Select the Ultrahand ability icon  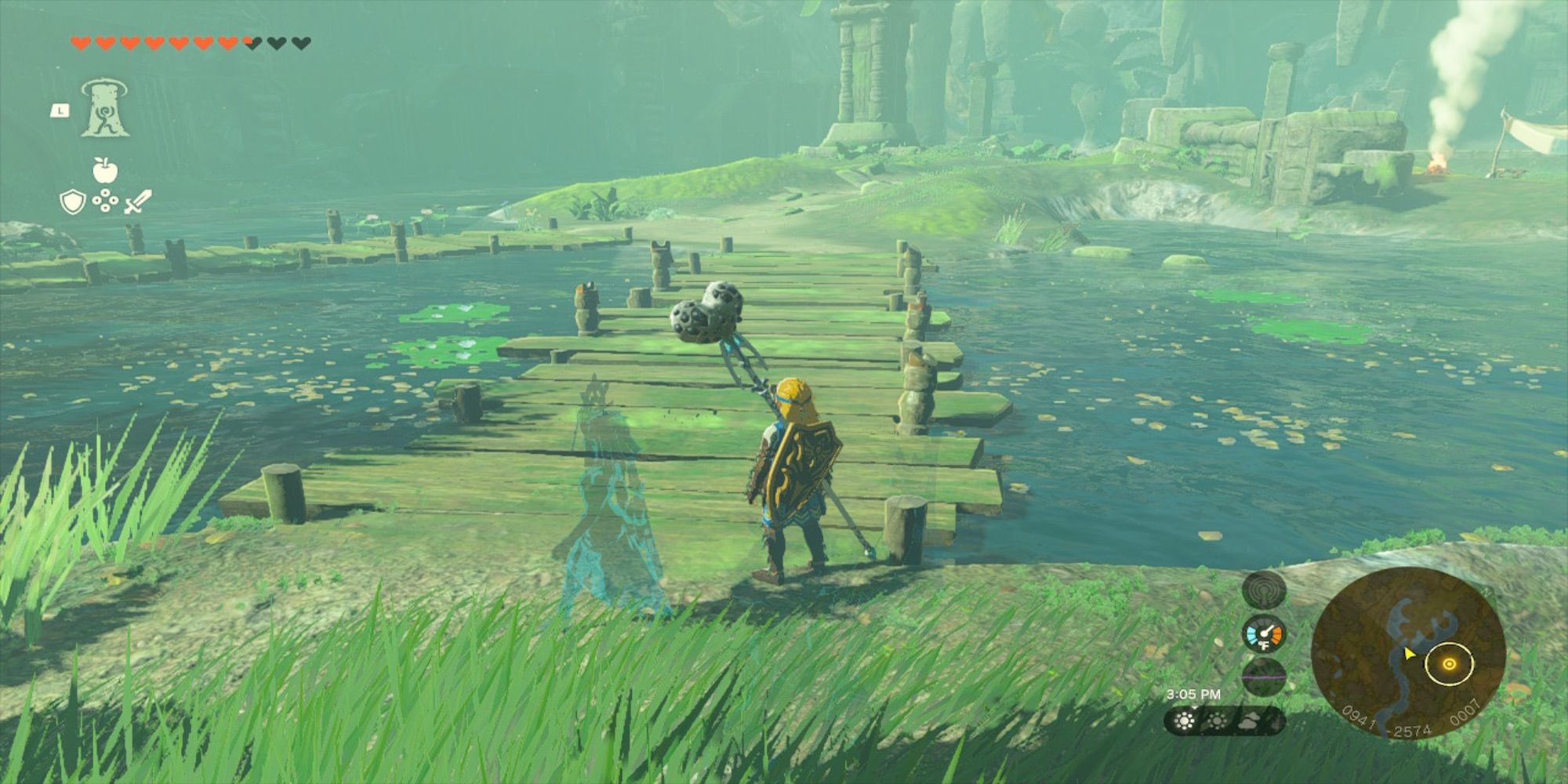(x=105, y=108)
